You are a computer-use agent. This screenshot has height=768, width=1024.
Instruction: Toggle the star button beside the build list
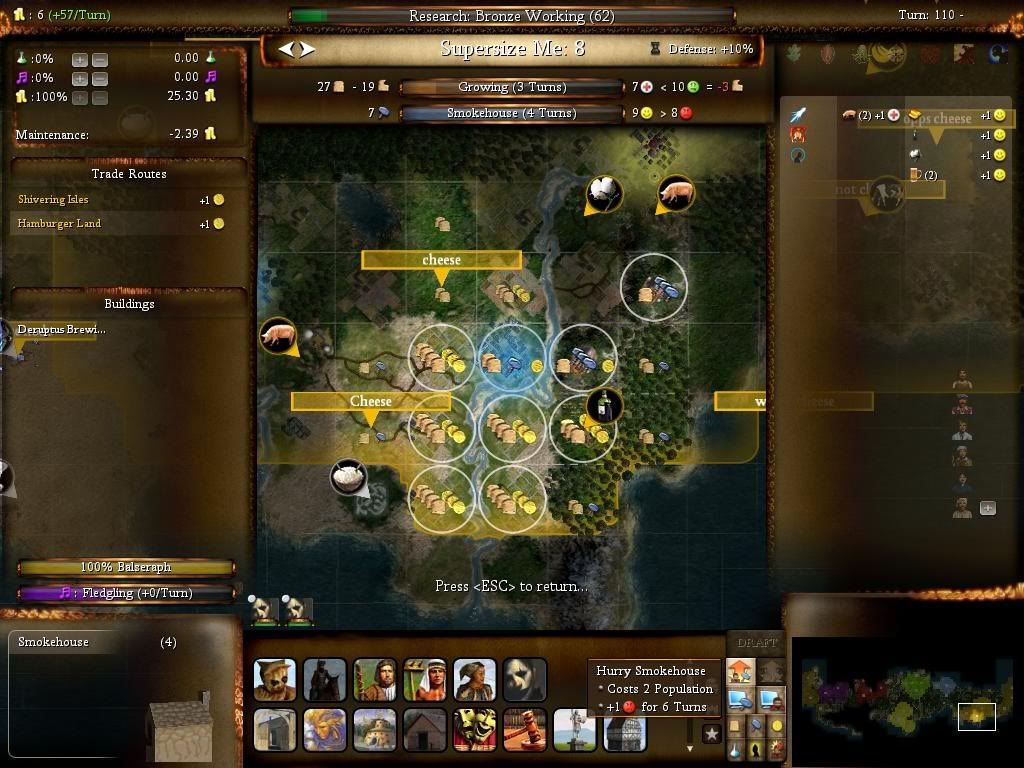coord(712,734)
